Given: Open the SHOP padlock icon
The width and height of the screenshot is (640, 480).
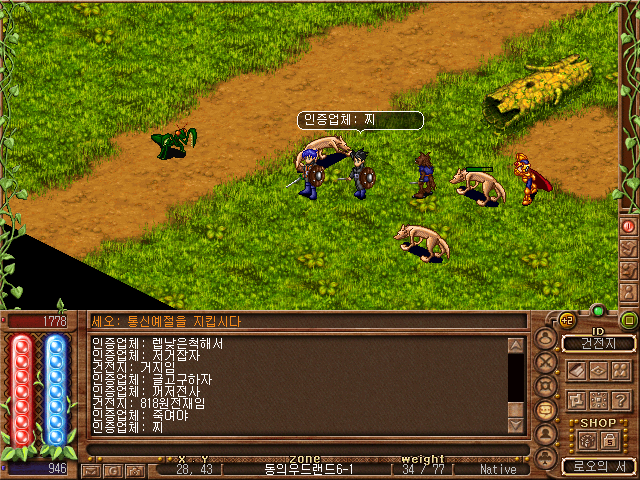Looking at the screenshot, I should [x=609, y=438].
